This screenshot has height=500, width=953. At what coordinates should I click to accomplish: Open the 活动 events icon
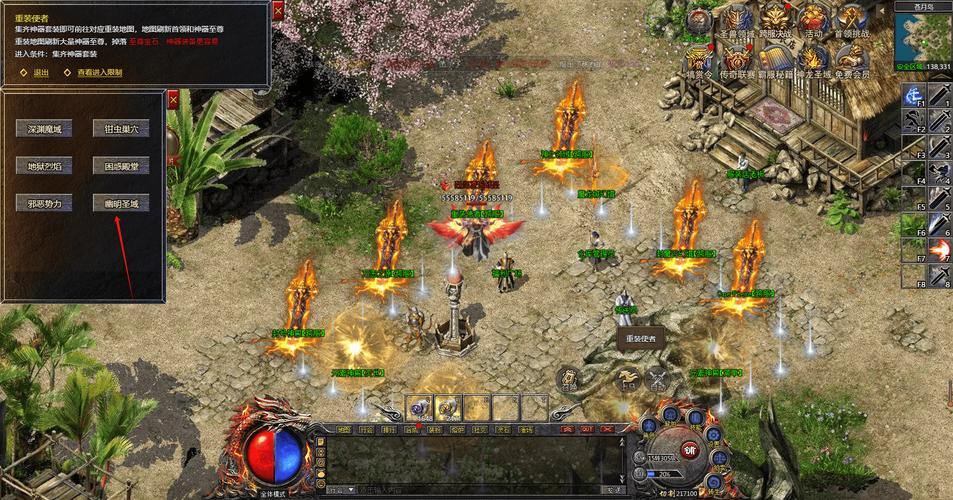(812, 20)
